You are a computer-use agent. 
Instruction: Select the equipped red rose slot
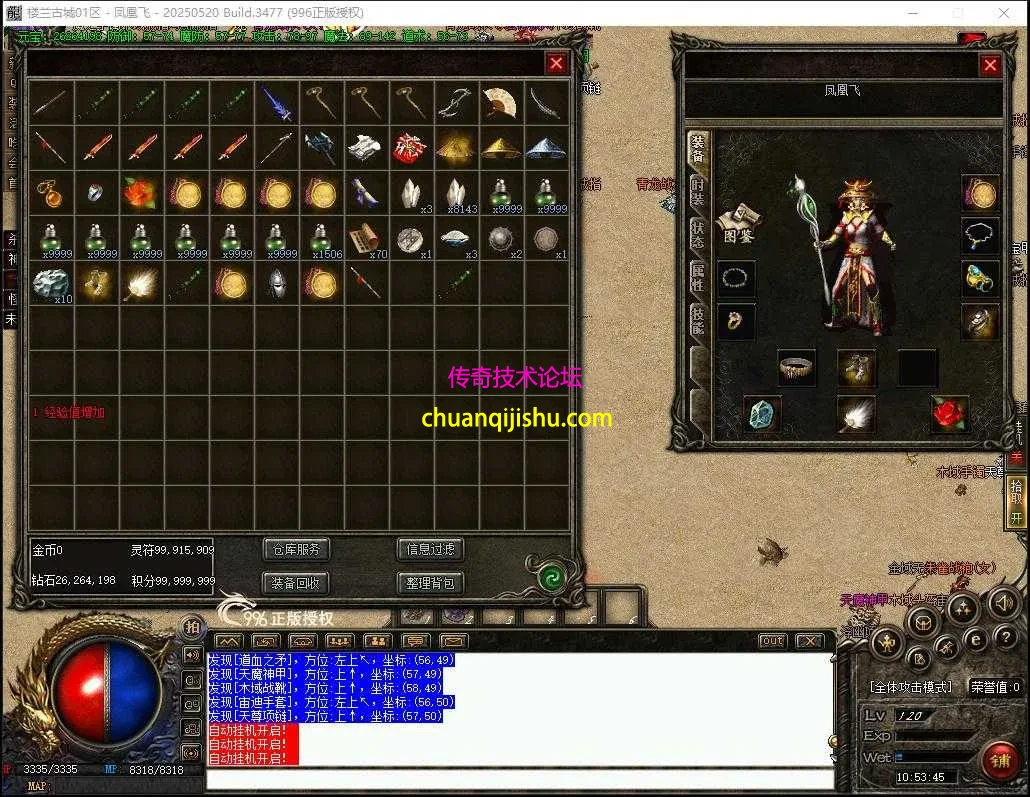point(949,413)
